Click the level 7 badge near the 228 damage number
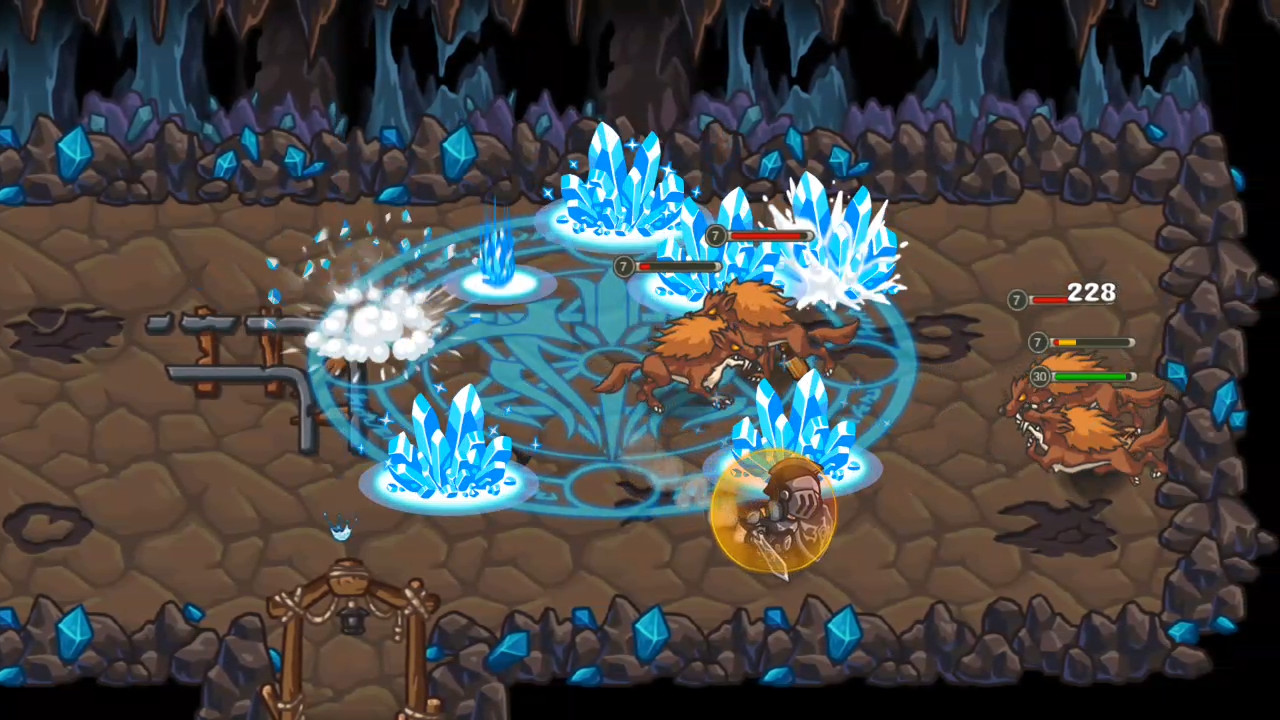The height and width of the screenshot is (720, 1280). (1016, 298)
